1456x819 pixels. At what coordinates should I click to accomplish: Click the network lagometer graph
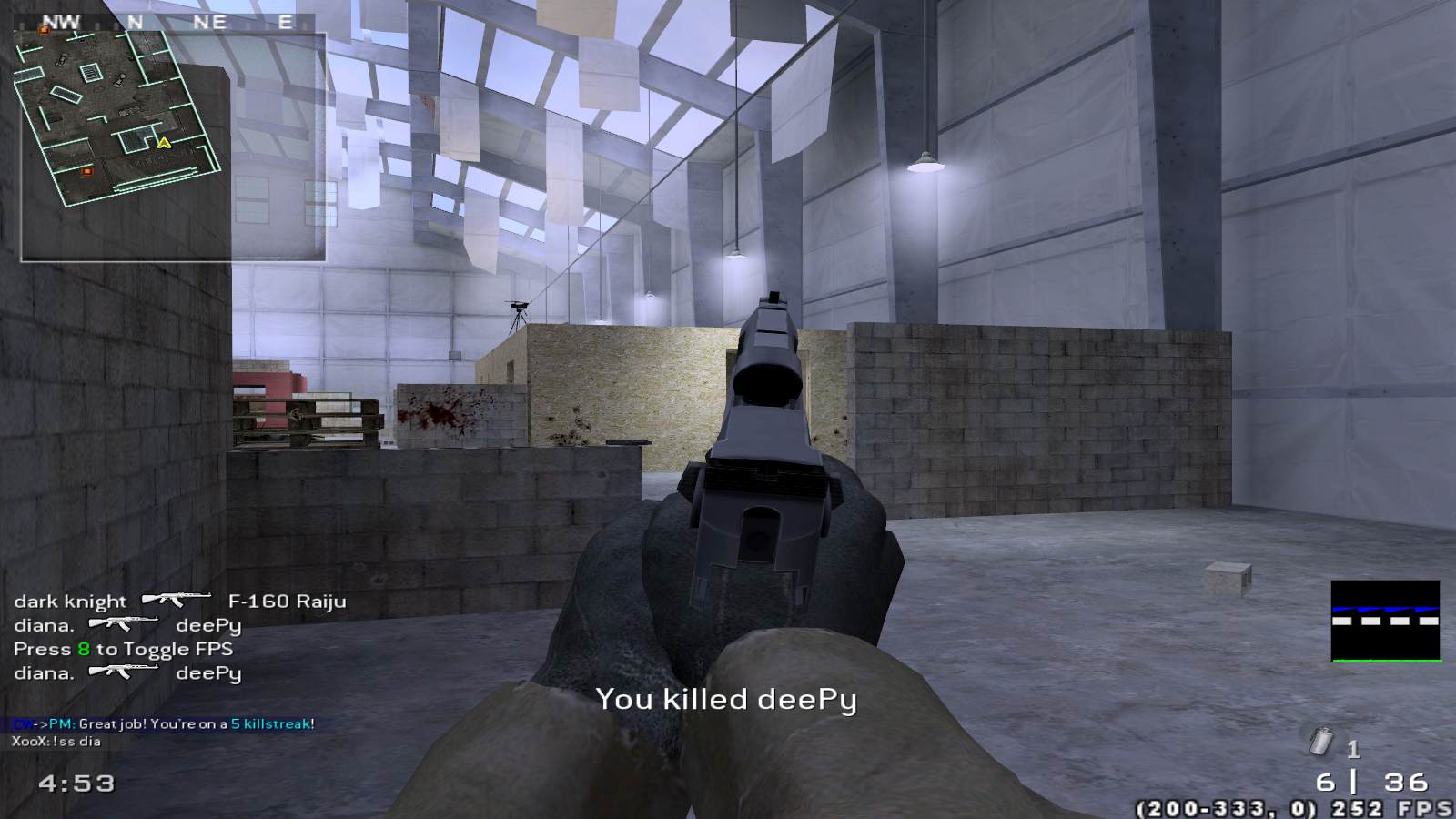coord(1385,622)
